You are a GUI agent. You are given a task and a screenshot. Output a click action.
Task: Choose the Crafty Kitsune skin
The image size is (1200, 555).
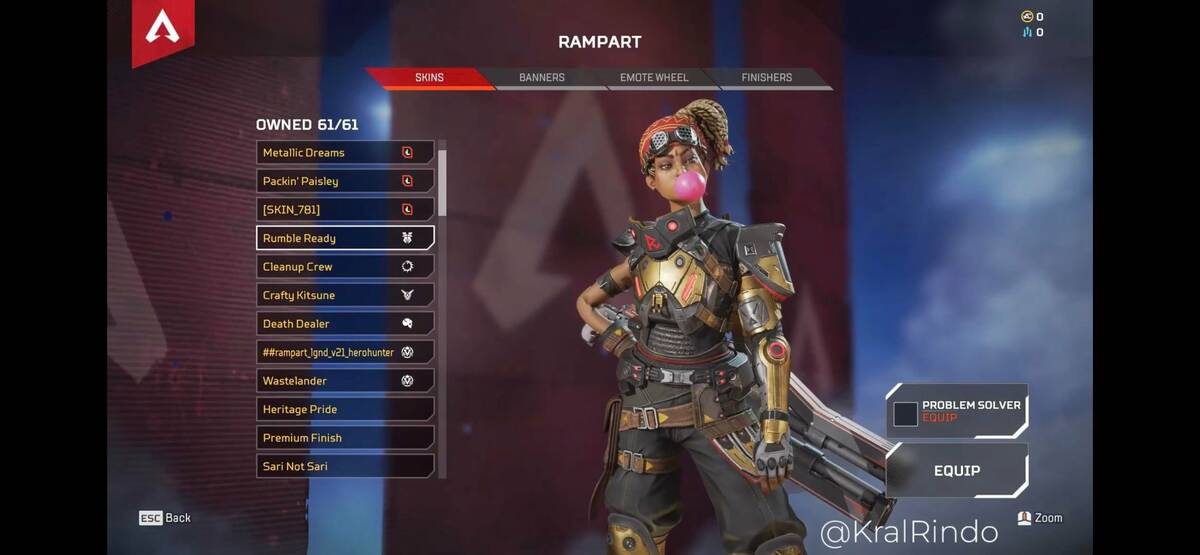[345, 295]
